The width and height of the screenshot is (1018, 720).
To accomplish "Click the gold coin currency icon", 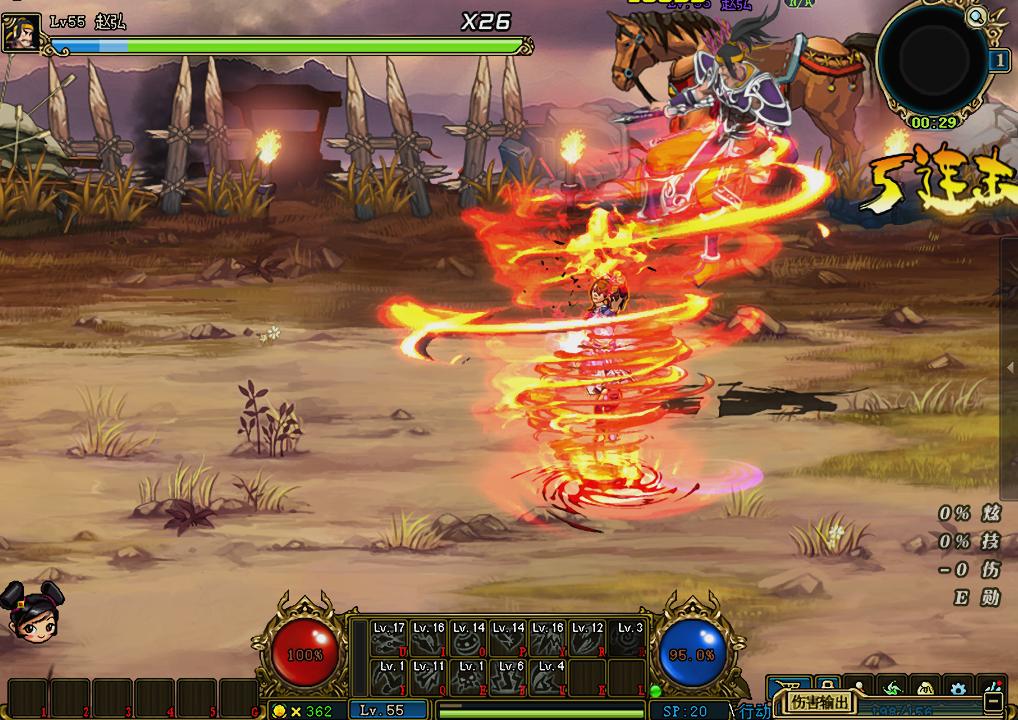I will [x=279, y=711].
